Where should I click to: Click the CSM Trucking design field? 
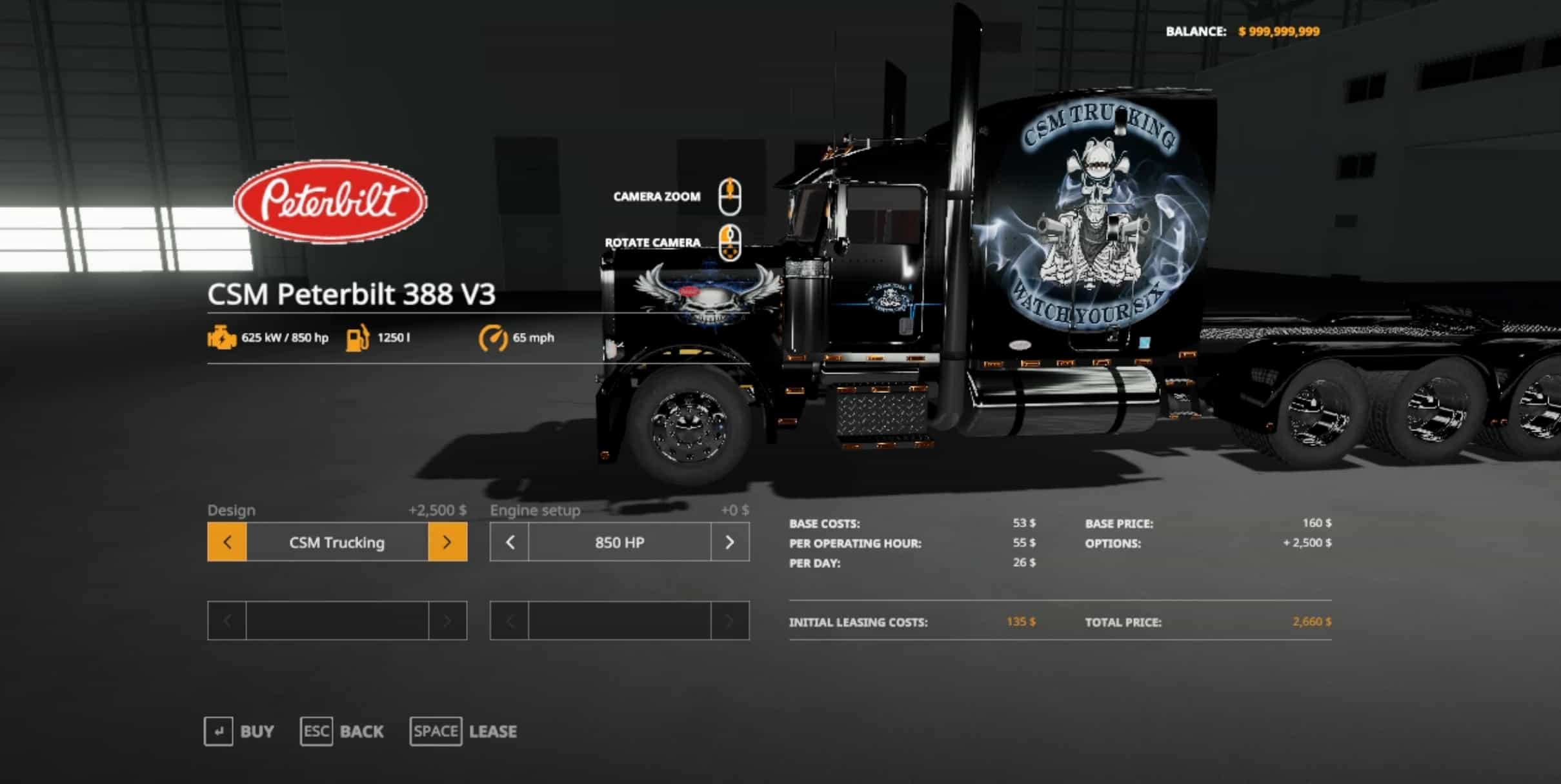point(337,542)
